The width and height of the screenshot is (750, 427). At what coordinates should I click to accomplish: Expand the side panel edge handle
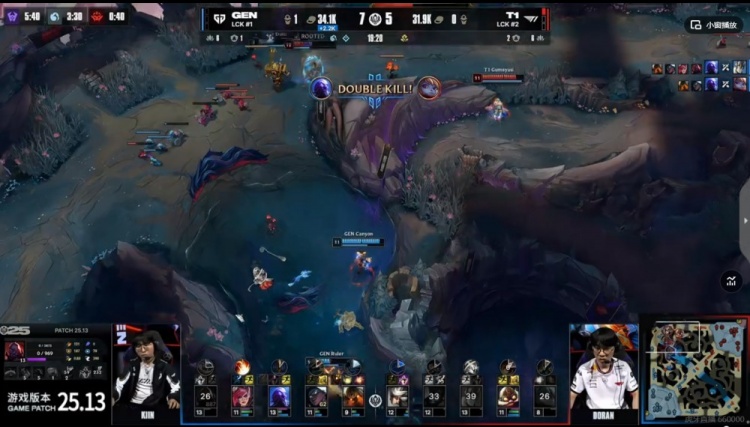[744, 222]
